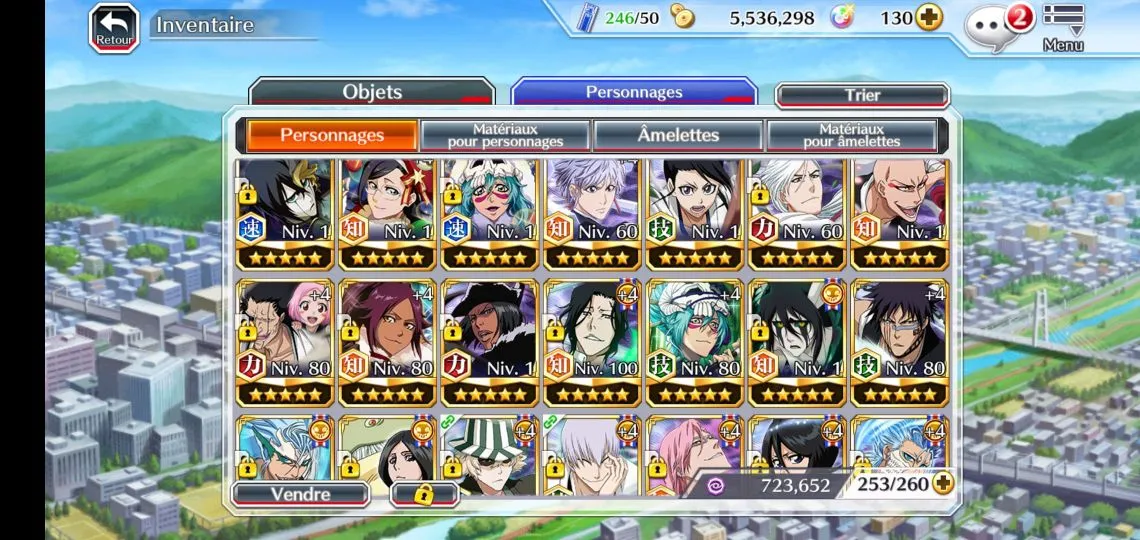Open the Trier sort options
Screen dimensions: 1140x540
[861, 95]
